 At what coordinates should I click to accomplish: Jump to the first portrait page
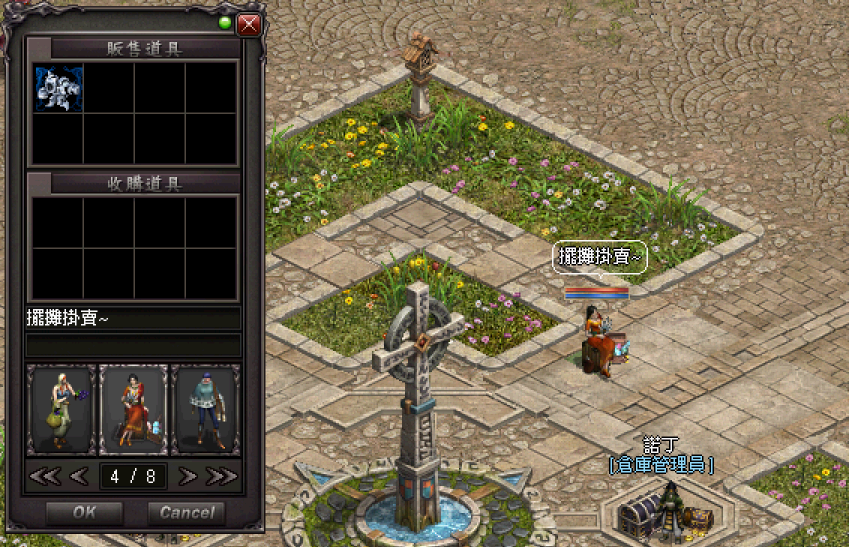(45, 476)
